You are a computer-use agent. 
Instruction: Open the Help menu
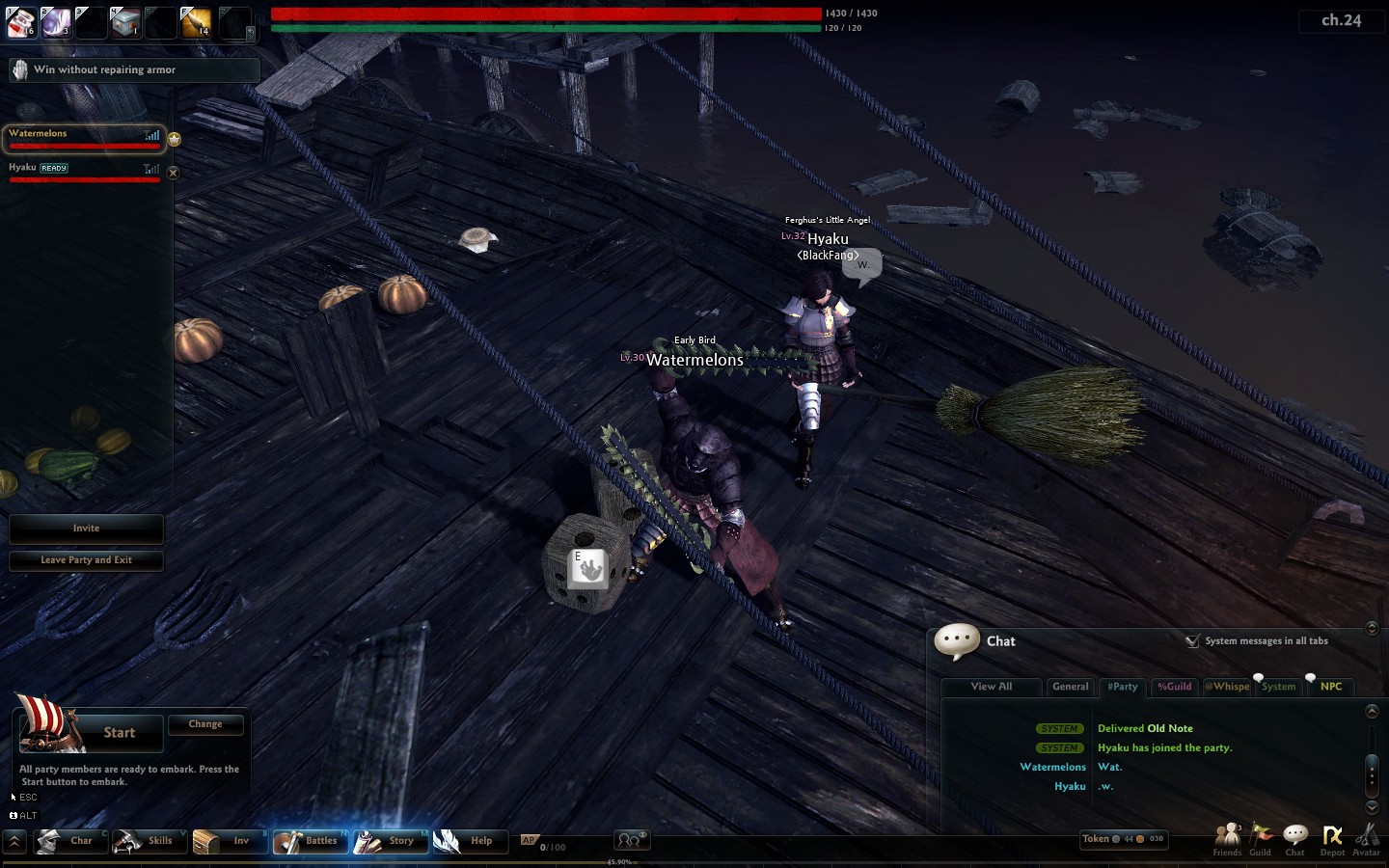(466, 841)
